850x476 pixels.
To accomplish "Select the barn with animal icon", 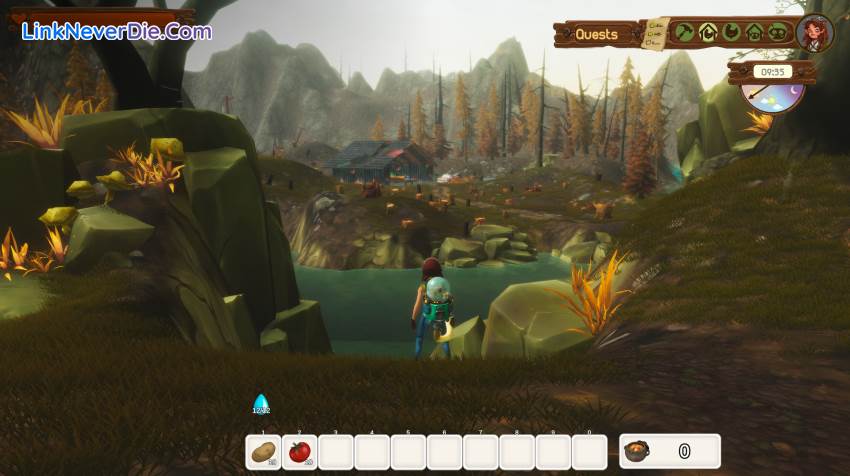I will (708, 32).
